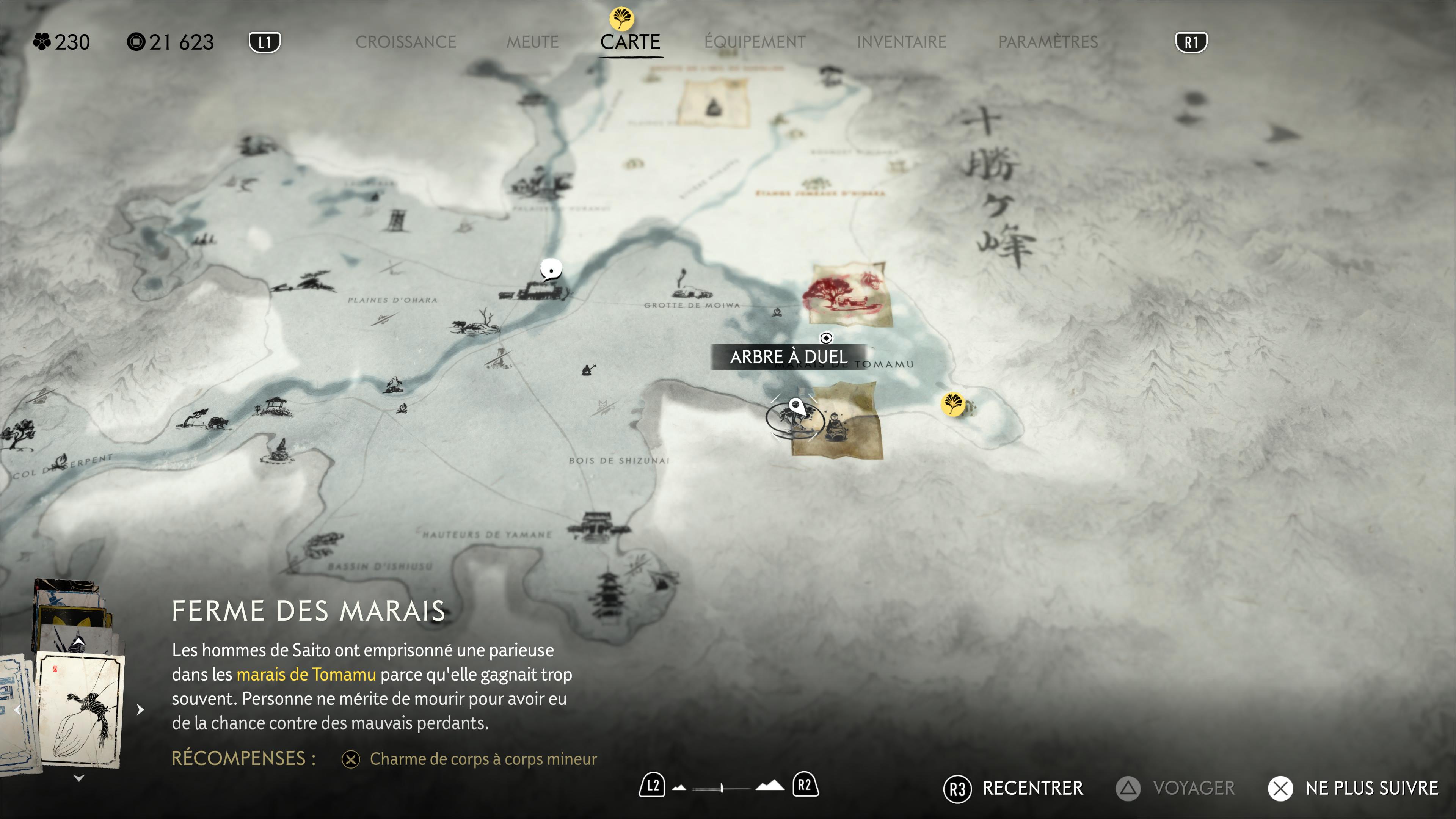This screenshot has width=1456, height=819.
Task: Show the Paramètres tab
Action: click(1047, 42)
